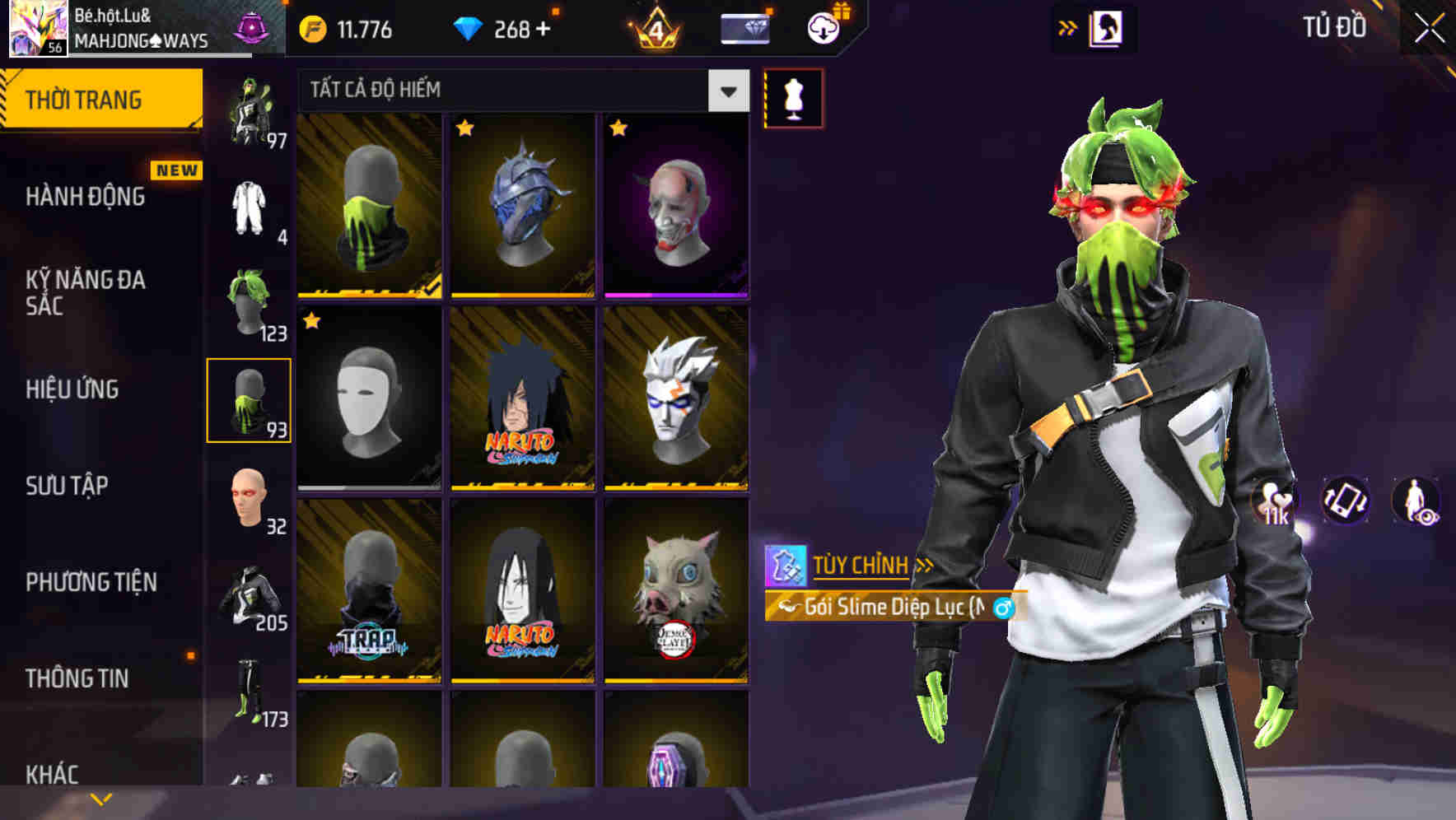
Task: Click the diamond membership card icon
Action: (744, 29)
